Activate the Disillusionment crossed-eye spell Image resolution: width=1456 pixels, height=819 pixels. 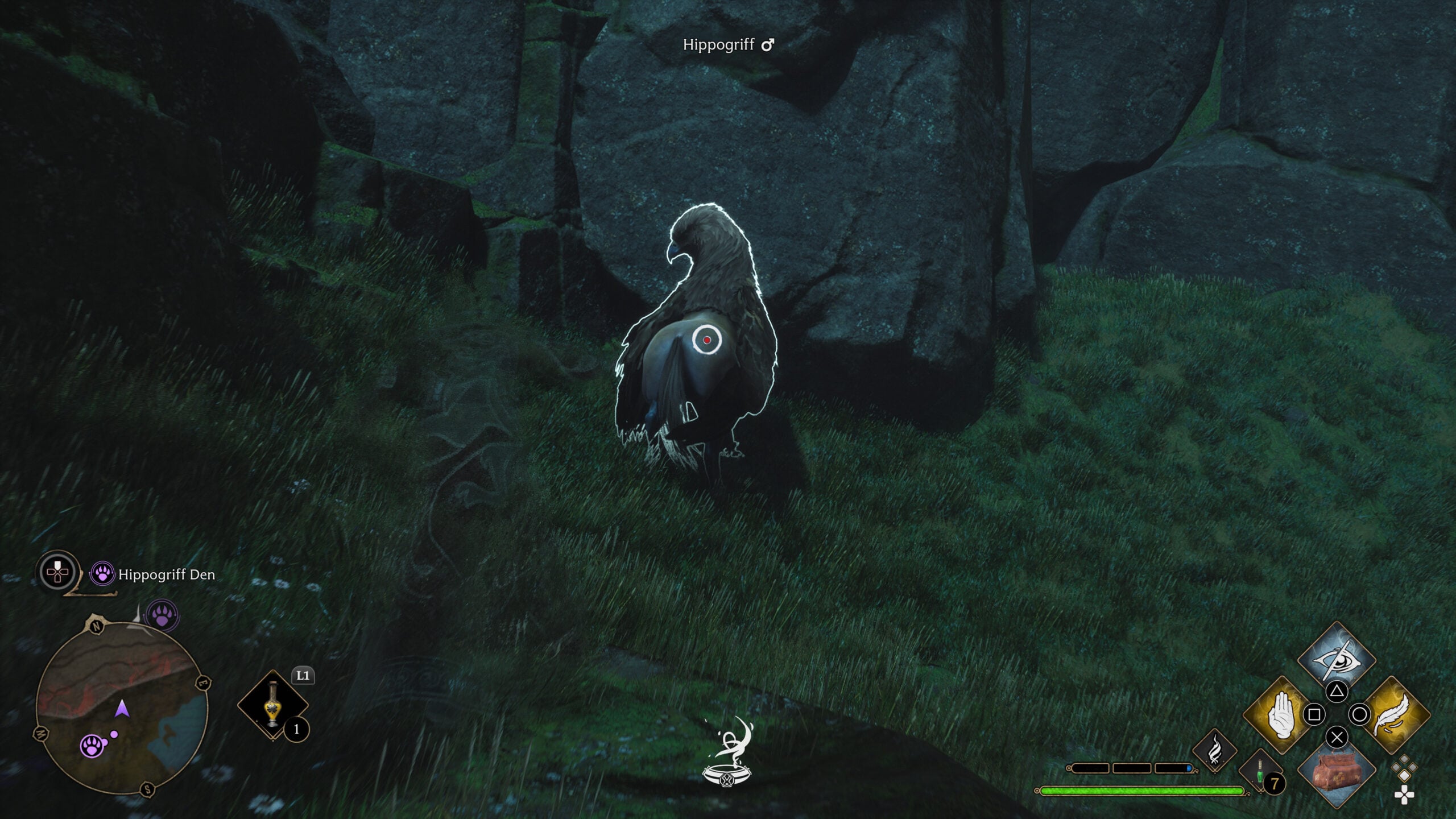(1337, 660)
